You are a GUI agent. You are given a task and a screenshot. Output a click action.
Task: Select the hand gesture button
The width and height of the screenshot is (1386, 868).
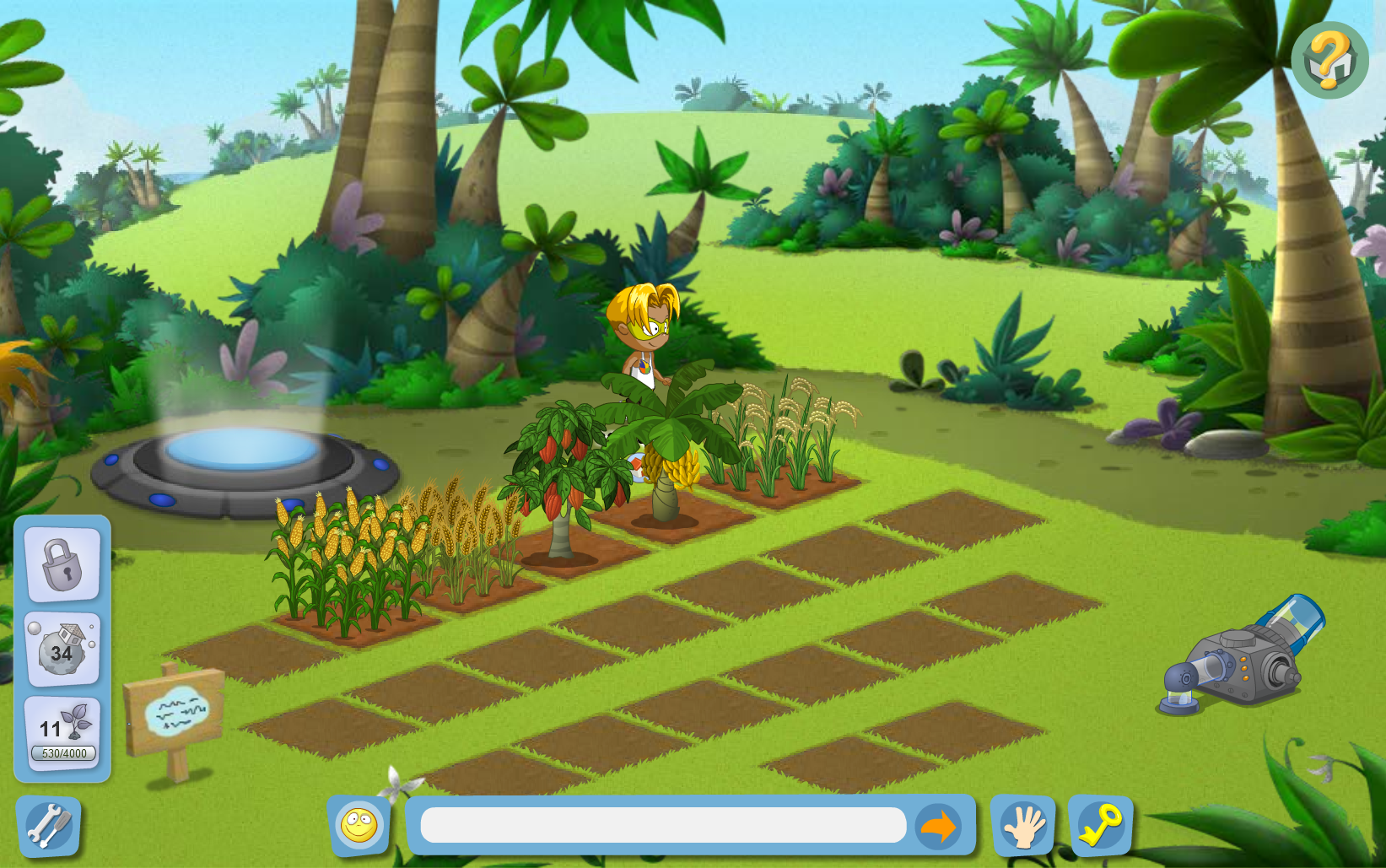click(1022, 826)
